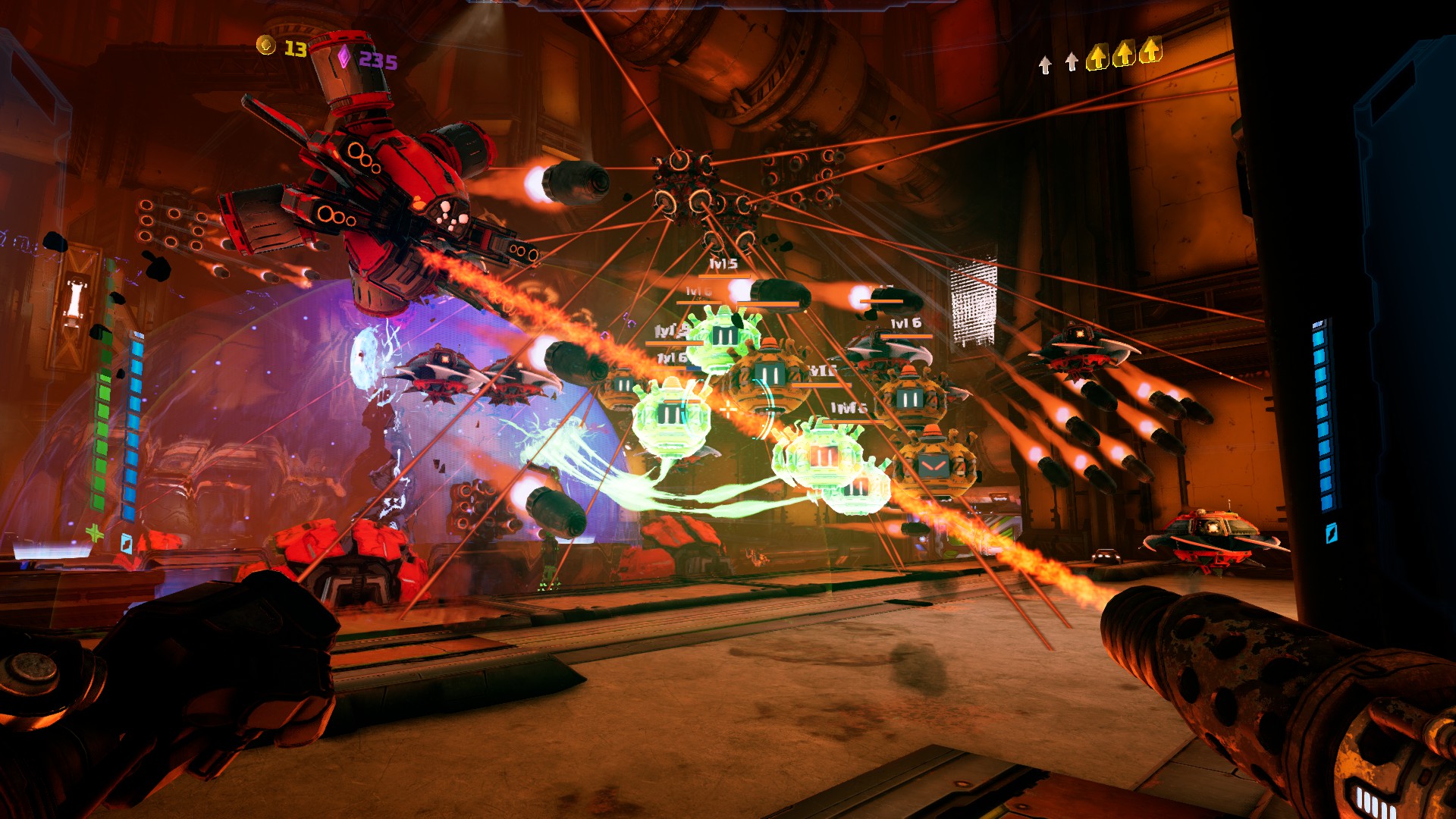Click the gold coin currency icon

266,45
